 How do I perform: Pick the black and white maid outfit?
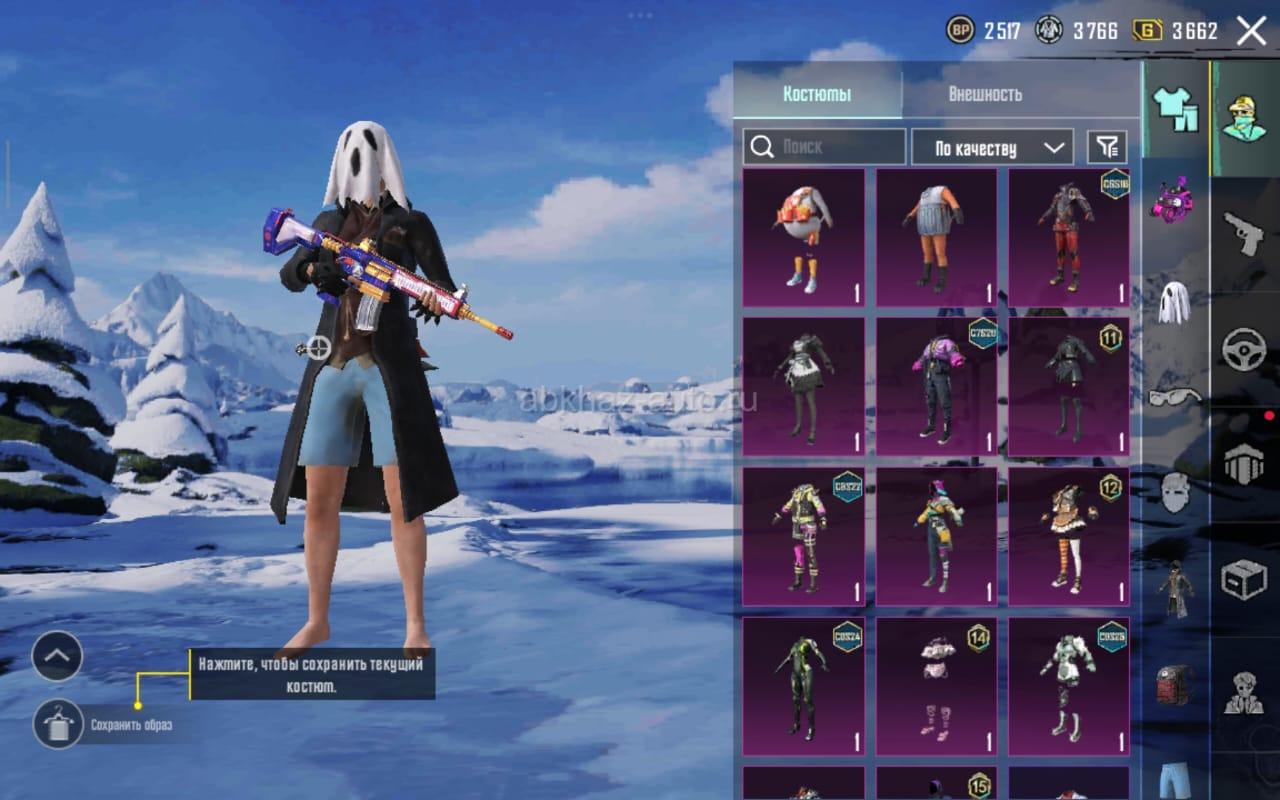pos(803,386)
